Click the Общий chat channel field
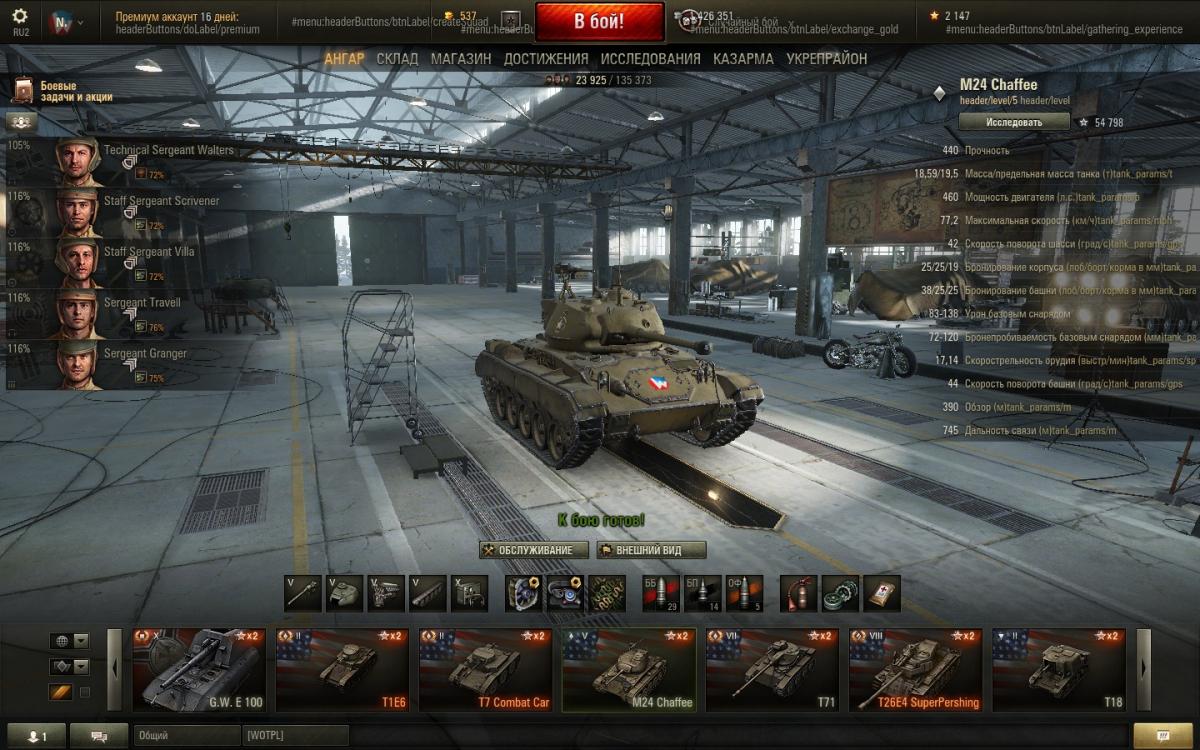1200x750 pixels. click(x=185, y=736)
